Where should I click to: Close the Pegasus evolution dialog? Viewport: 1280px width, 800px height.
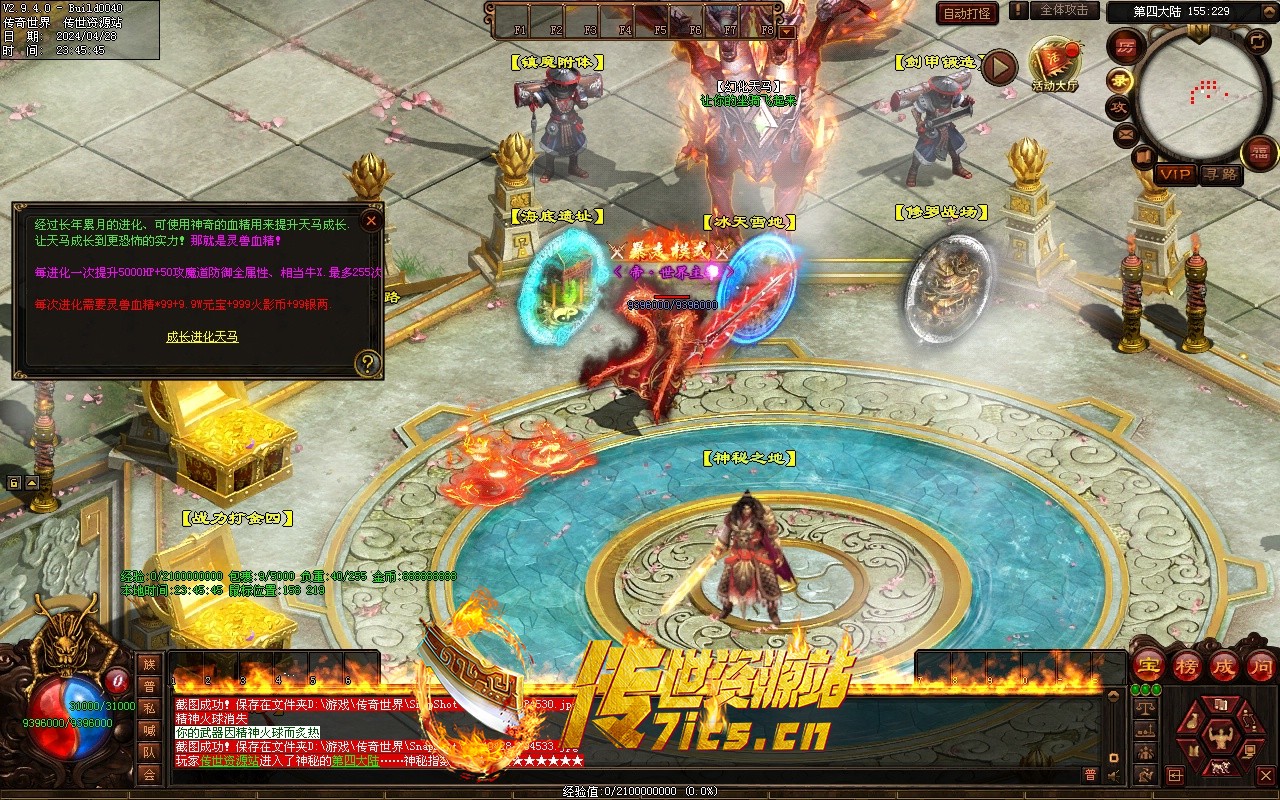[x=371, y=220]
